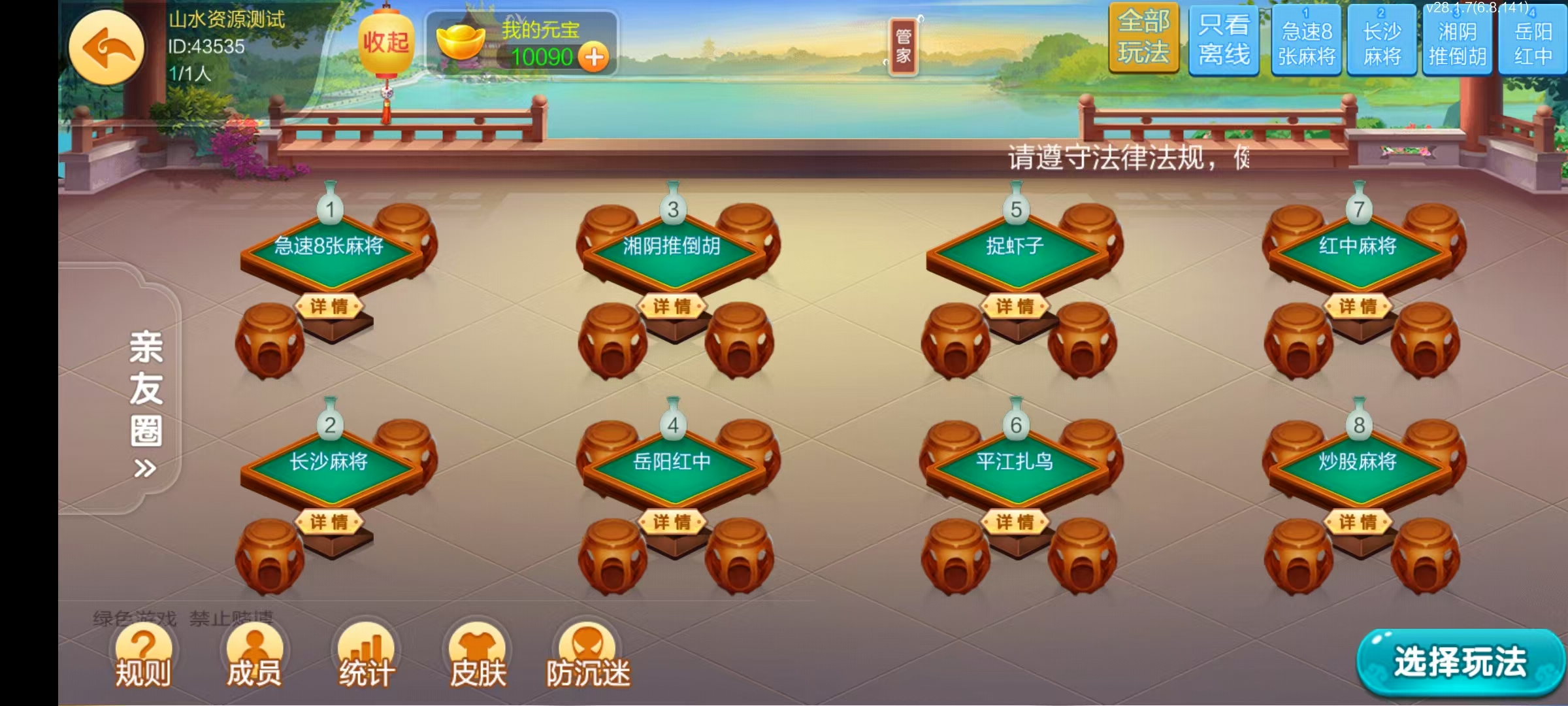Screen dimensions: 1568x706
Task: Enable 只看离线 (offline only) filter
Action: click(x=1223, y=41)
